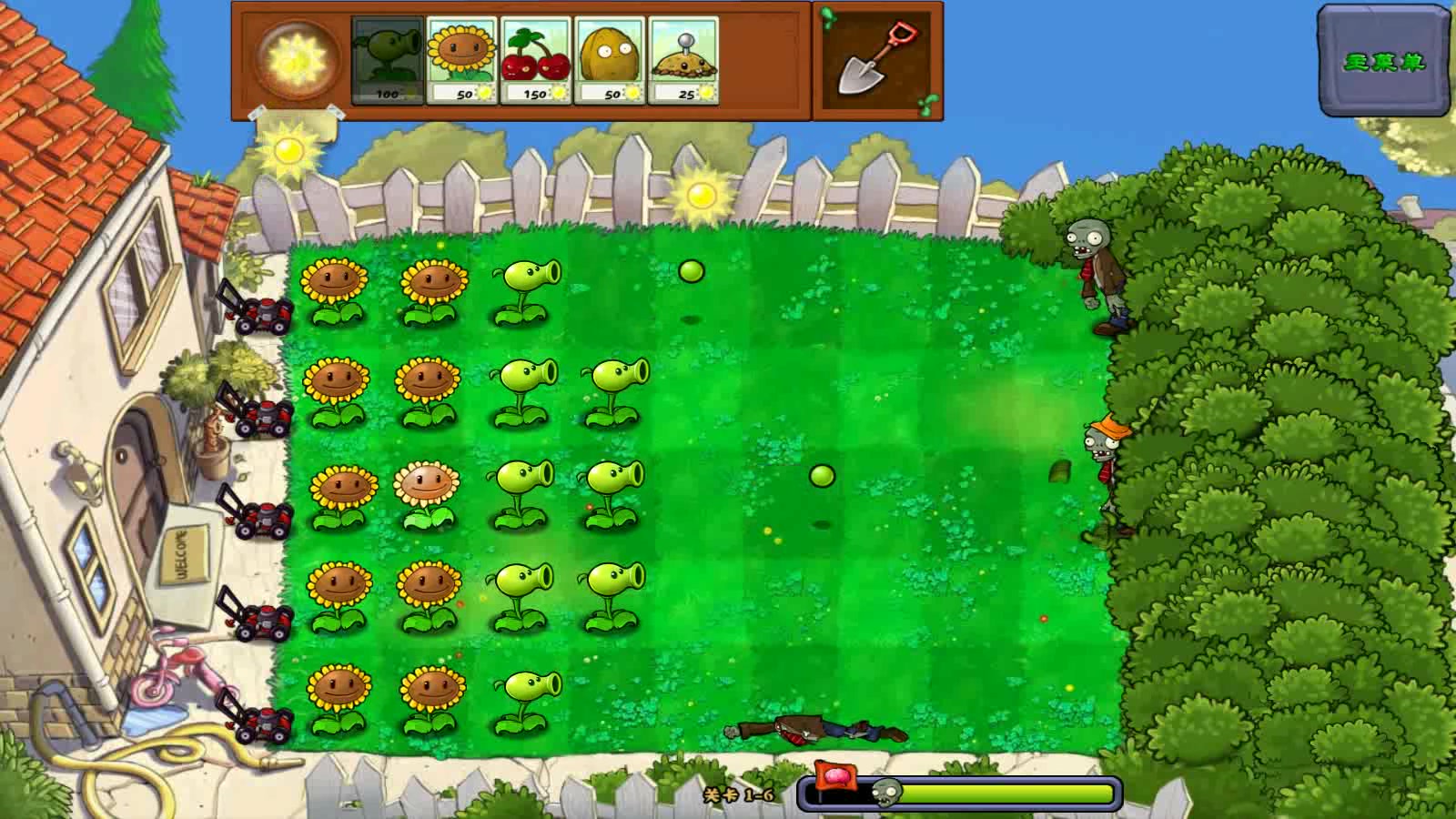Select the Peashooter seed packet
This screenshot has height=819, width=1456.
[388, 60]
